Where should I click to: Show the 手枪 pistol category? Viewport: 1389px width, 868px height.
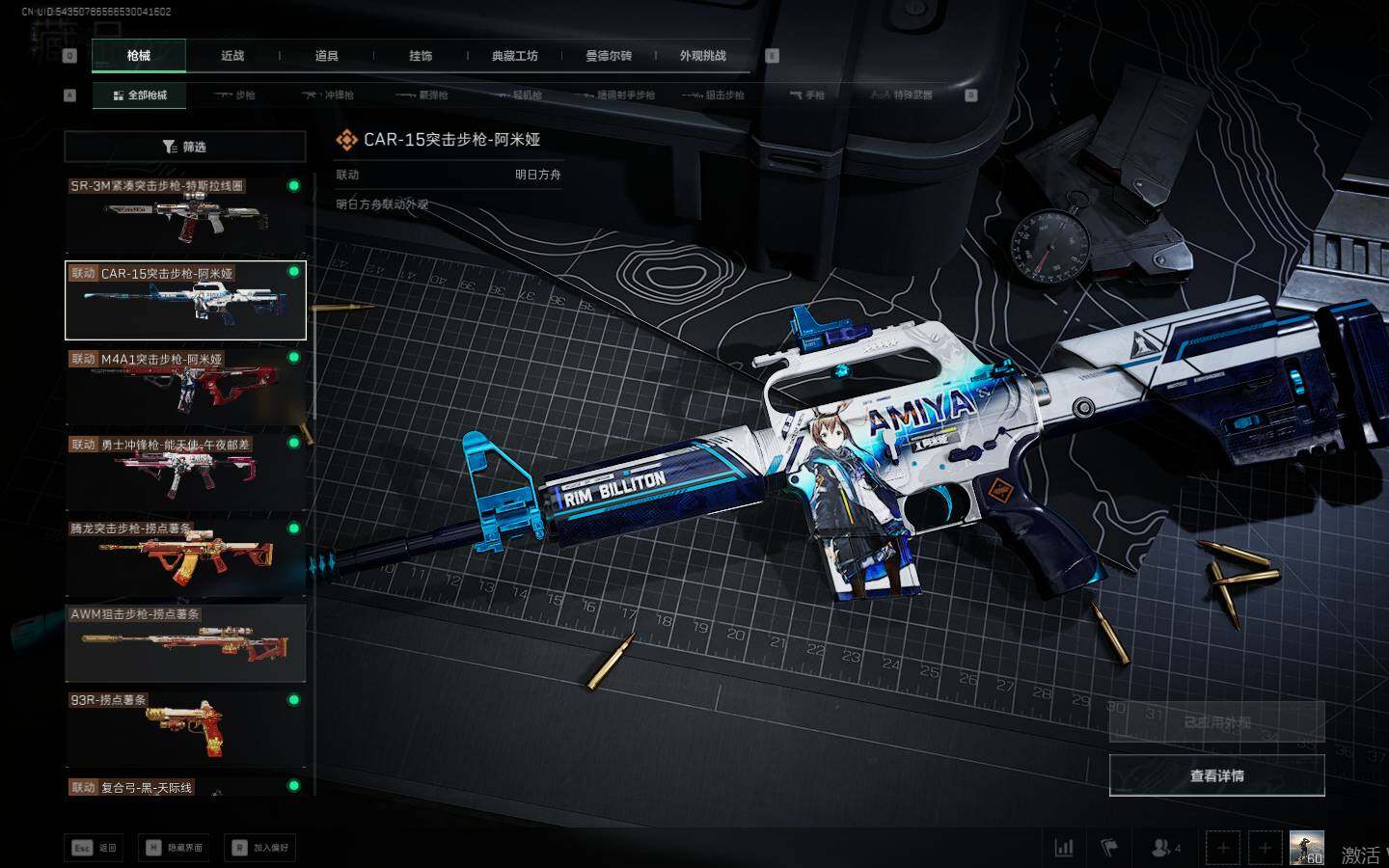(x=807, y=95)
